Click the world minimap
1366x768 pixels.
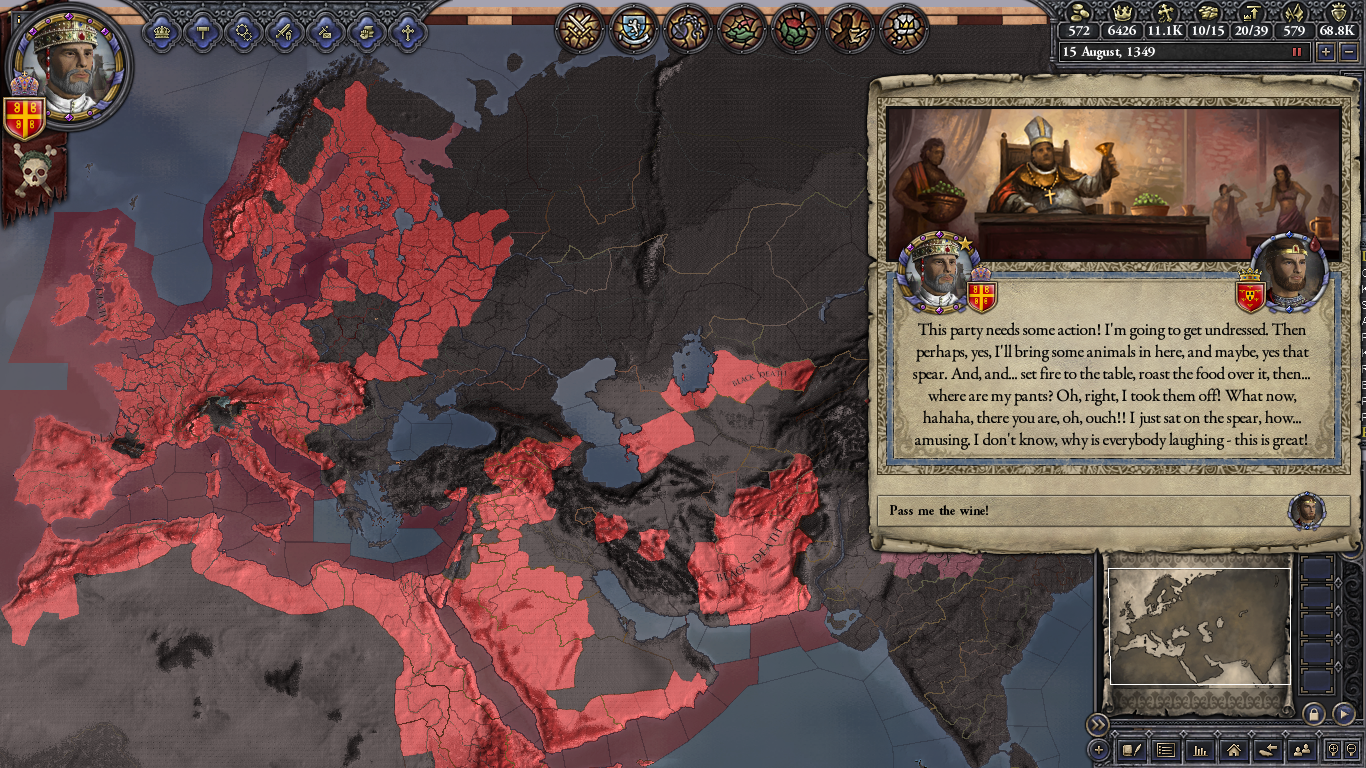click(x=1199, y=627)
